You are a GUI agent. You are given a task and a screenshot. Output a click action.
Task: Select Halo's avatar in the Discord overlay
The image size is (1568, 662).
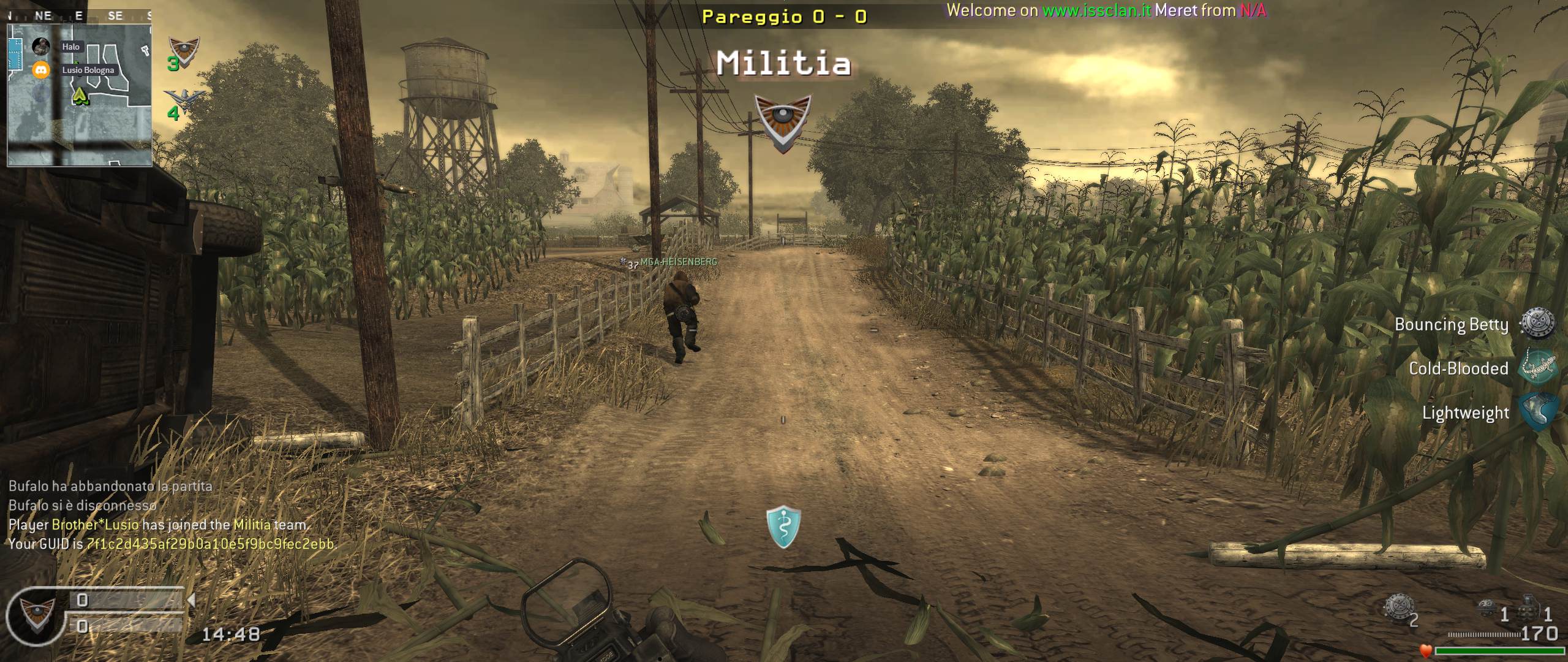coord(41,46)
